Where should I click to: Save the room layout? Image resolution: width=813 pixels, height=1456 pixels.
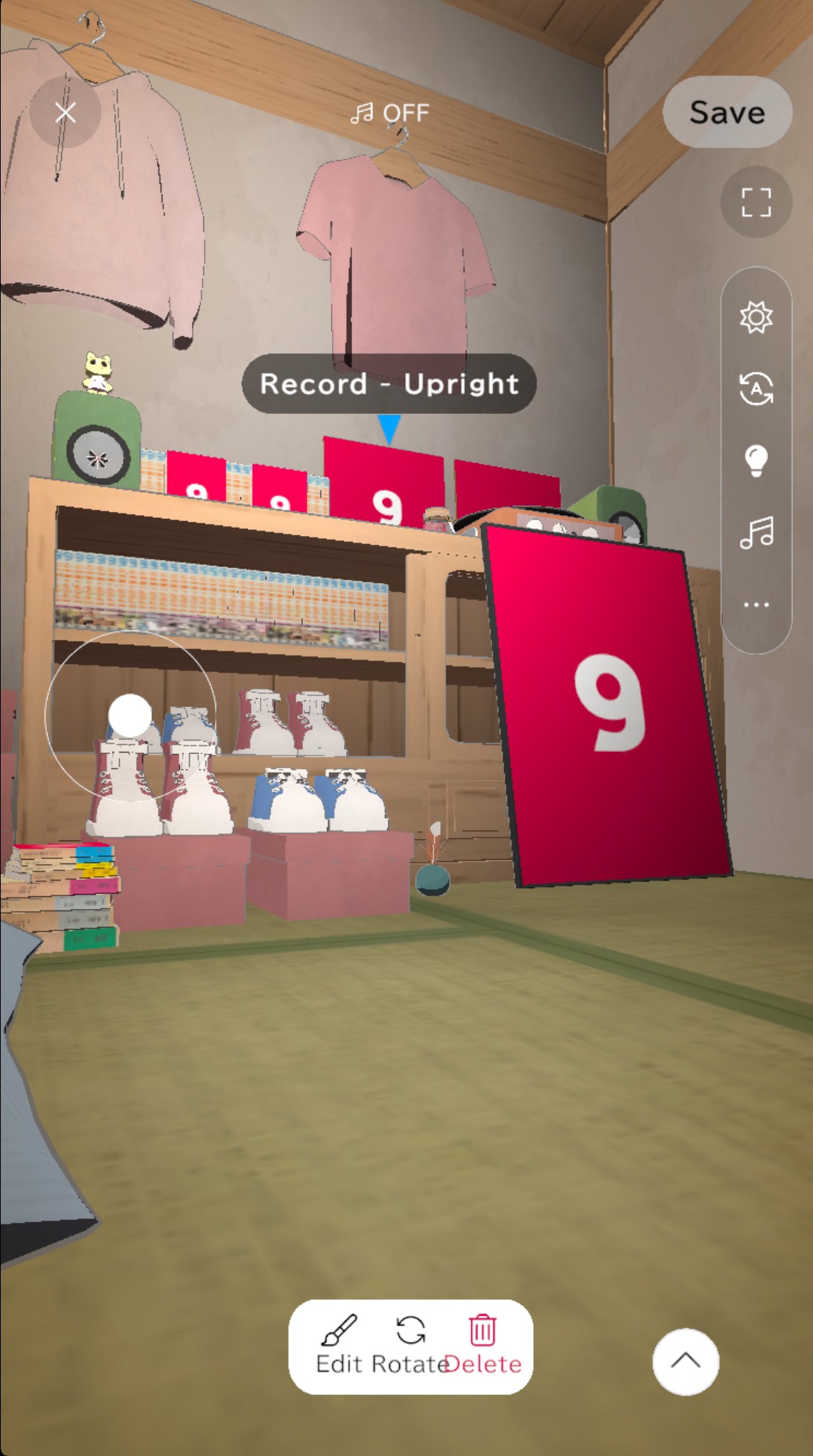pos(727,112)
